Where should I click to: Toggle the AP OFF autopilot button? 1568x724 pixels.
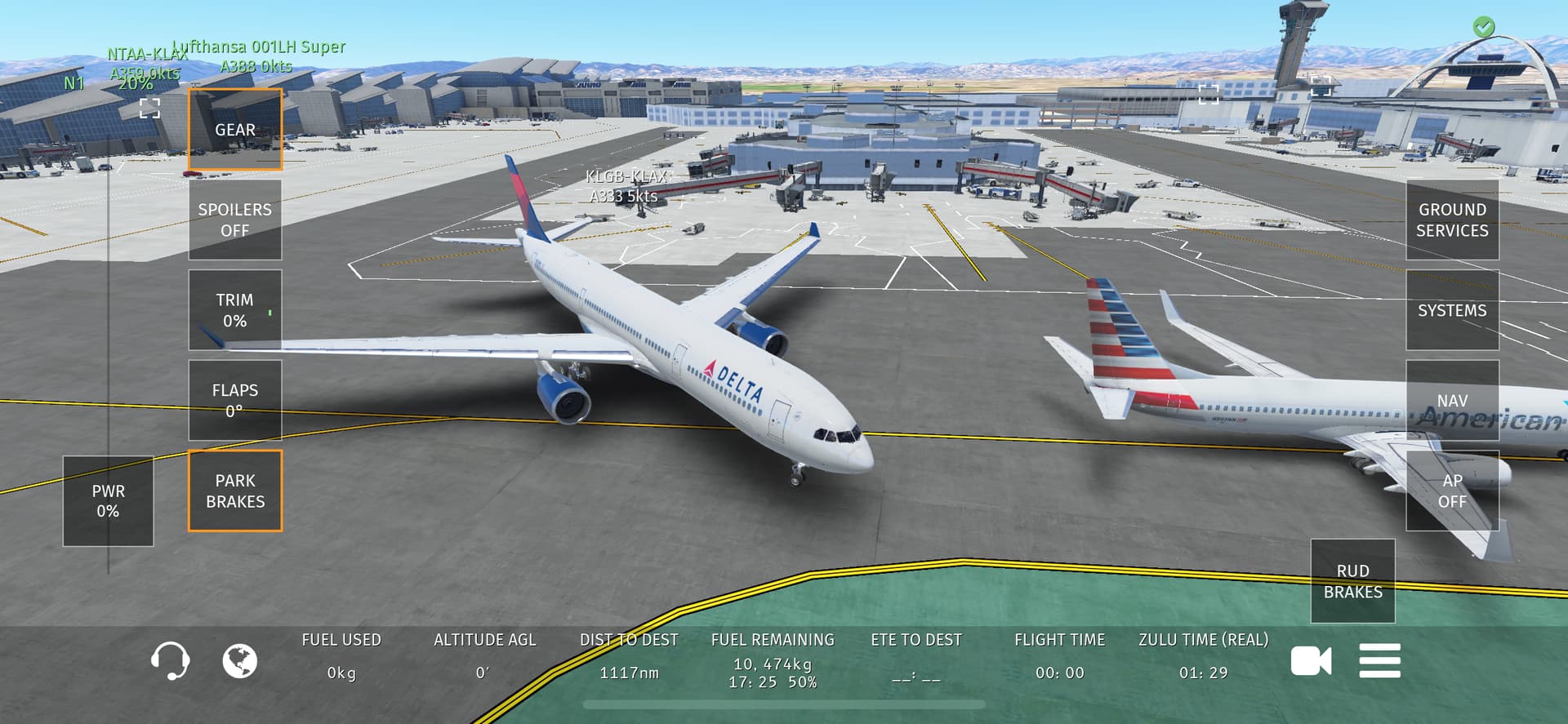click(x=1451, y=491)
